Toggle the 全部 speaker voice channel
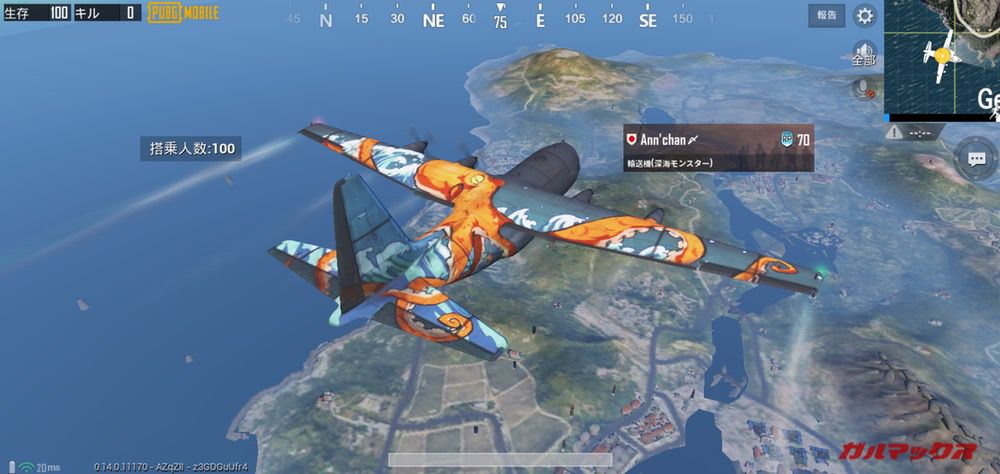 click(863, 53)
